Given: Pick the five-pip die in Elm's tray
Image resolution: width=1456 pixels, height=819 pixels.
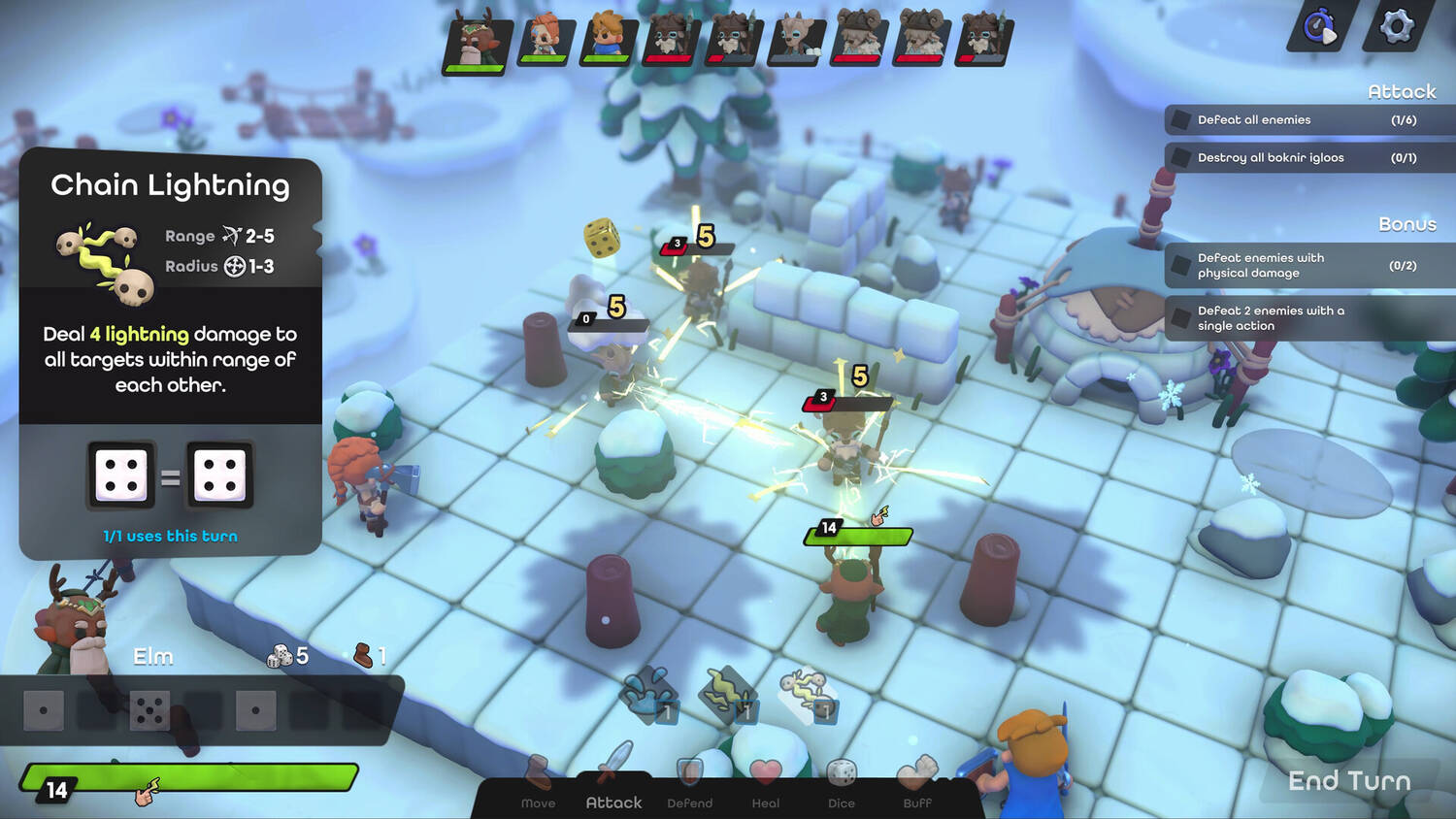Looking at the screenshot, I should [149, 710].
